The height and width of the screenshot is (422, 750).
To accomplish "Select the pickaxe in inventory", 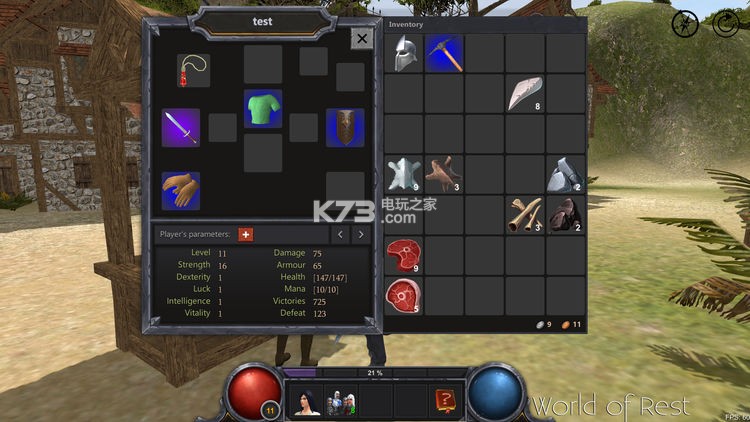I will pos(444,54).
